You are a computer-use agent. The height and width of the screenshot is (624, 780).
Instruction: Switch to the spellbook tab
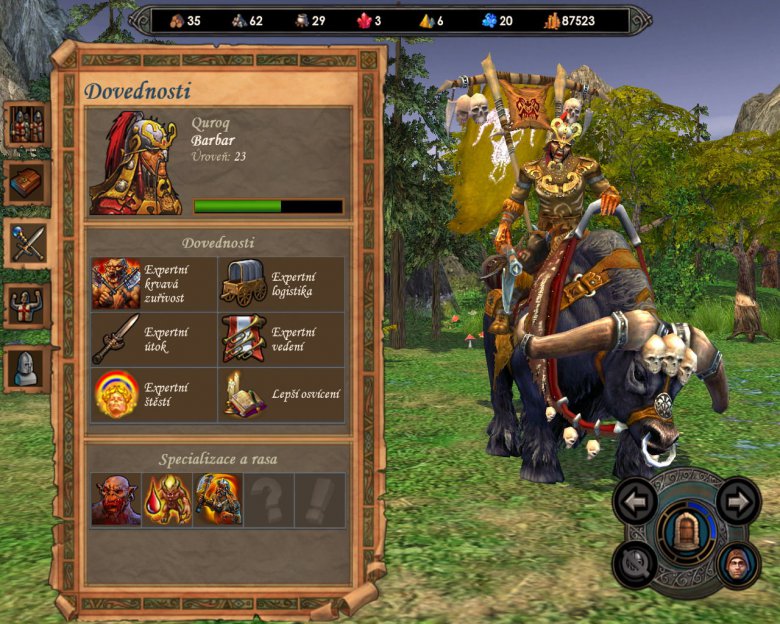coord(26,183)
